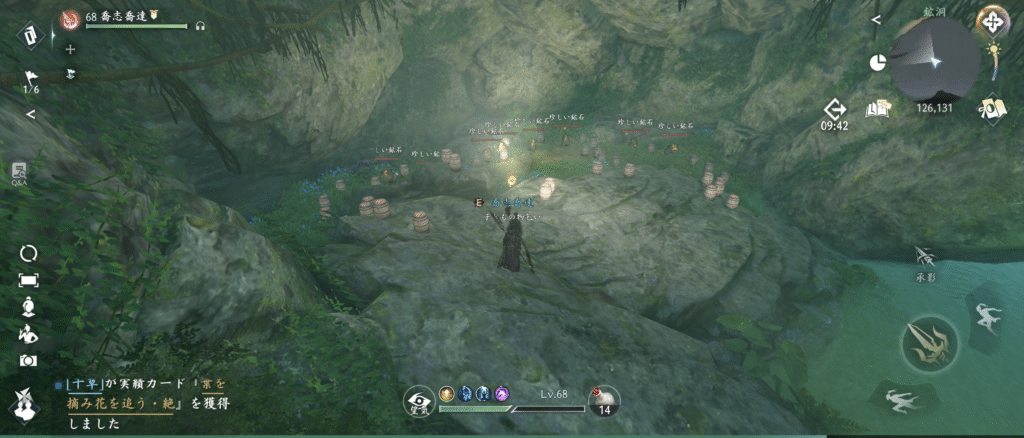The width and height of the screenshot is (1024, 438).
Task: Open the circular minimap
Action: (935, 58)
